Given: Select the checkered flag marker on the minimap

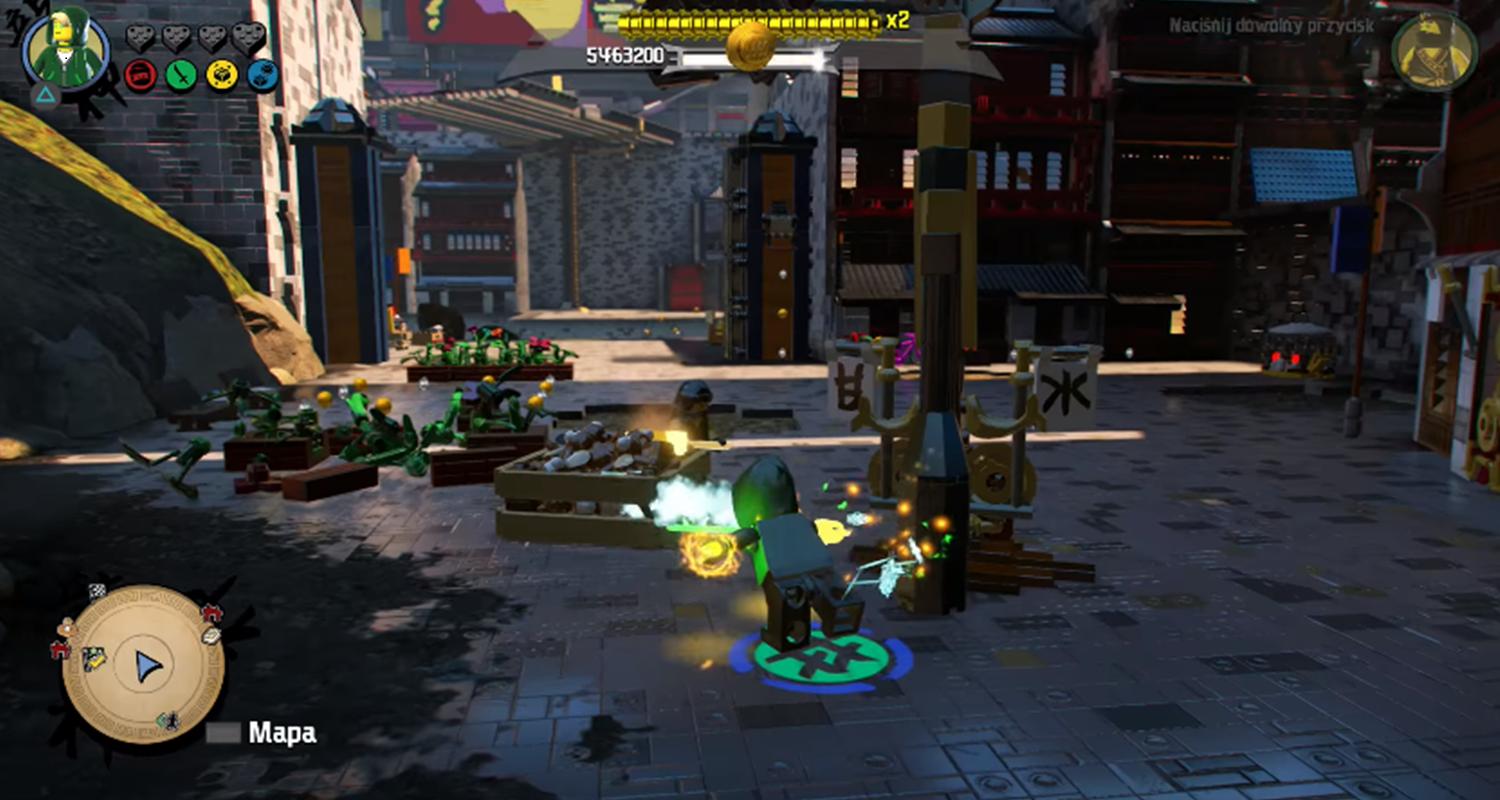Looking at the screenshot, I should point(97,591).
